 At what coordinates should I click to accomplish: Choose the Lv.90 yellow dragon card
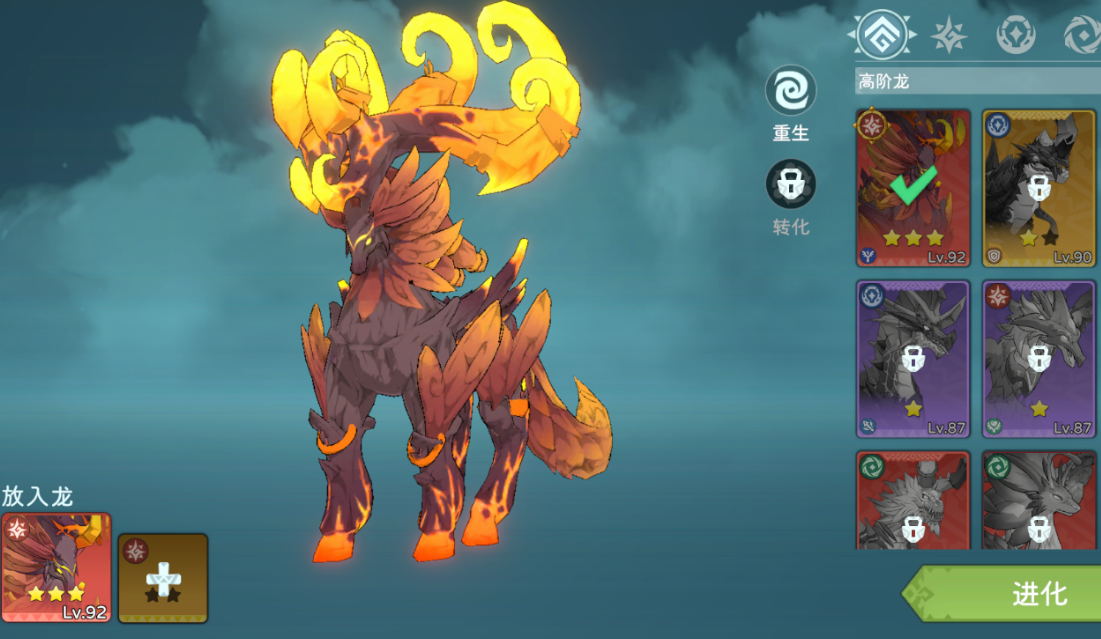pyautogui.click(x=1039, y=188)
